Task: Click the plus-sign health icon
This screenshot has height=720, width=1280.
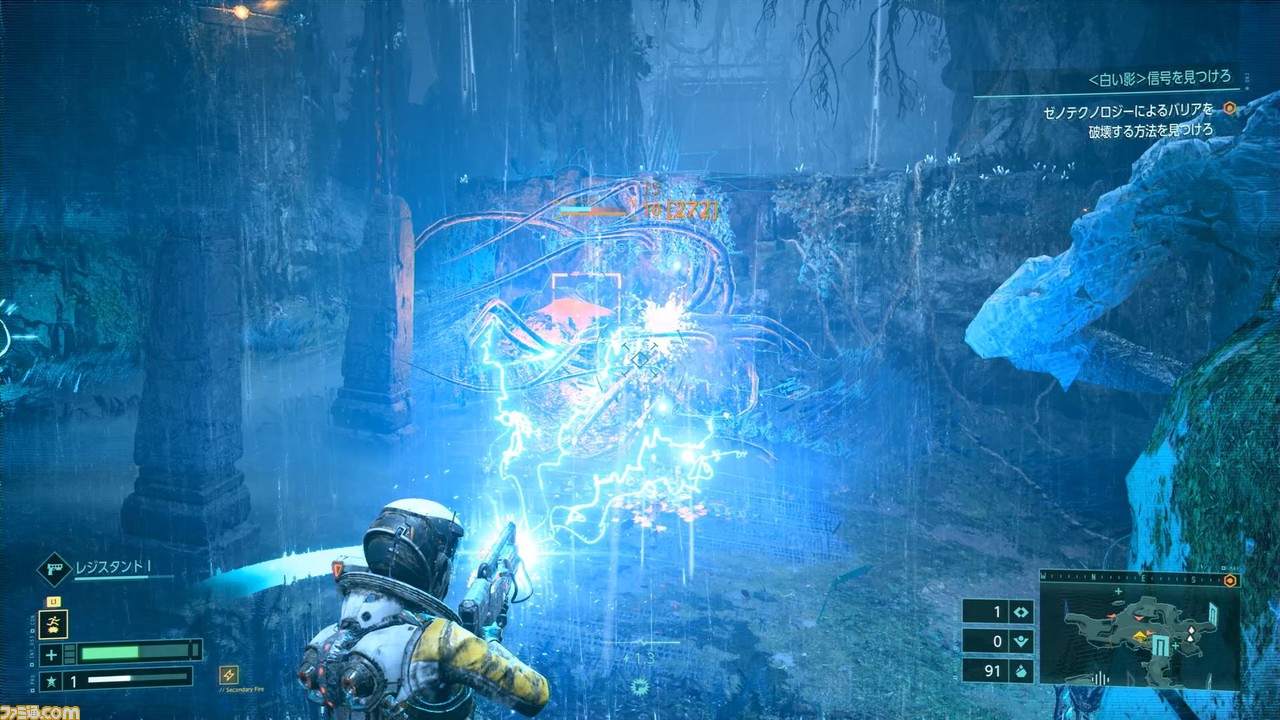Action: coord(53,653)
